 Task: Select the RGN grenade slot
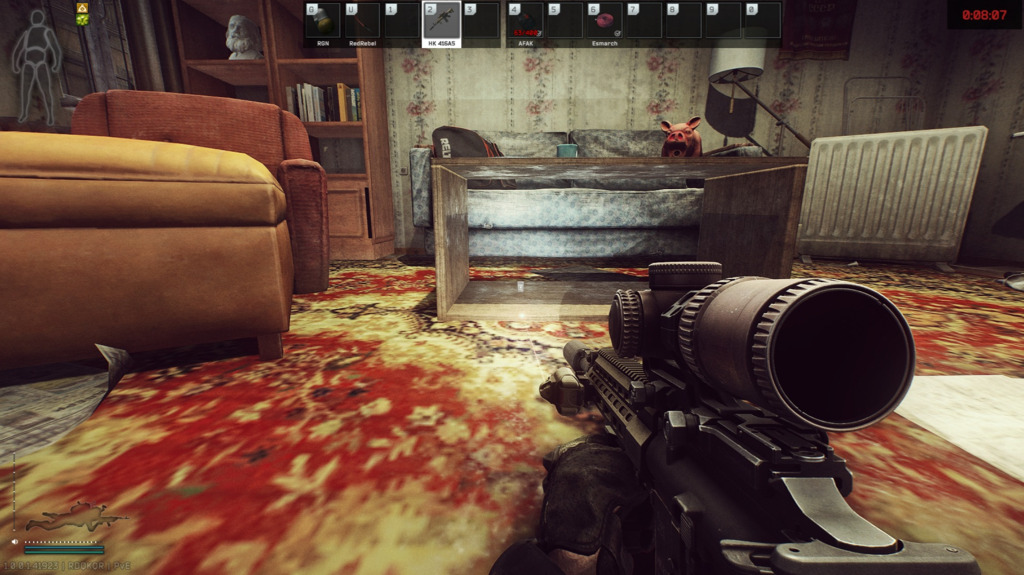coord(322,21)
